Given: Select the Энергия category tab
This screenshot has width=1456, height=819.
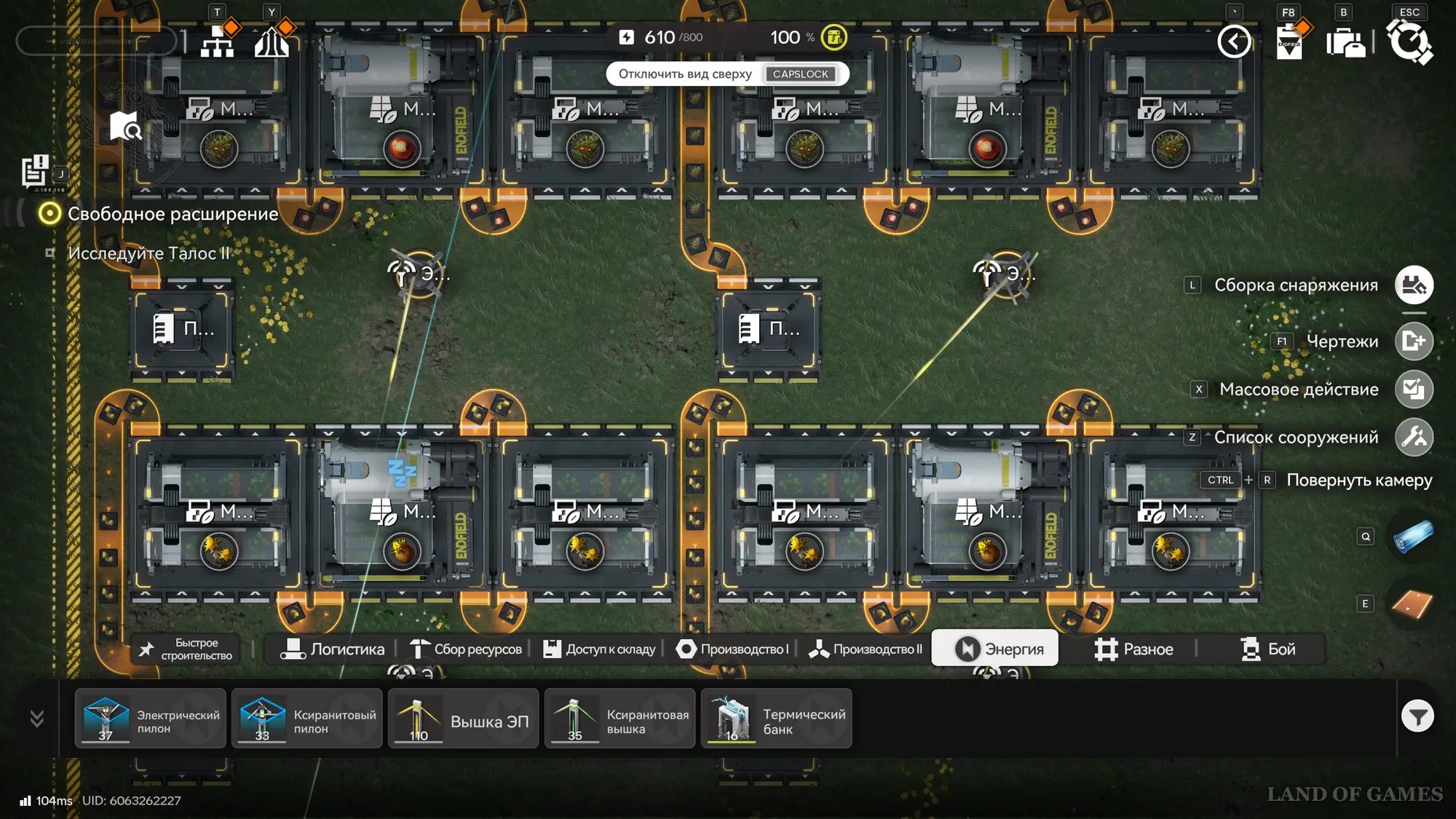Looking at the screenshot, I should (996, 649).
